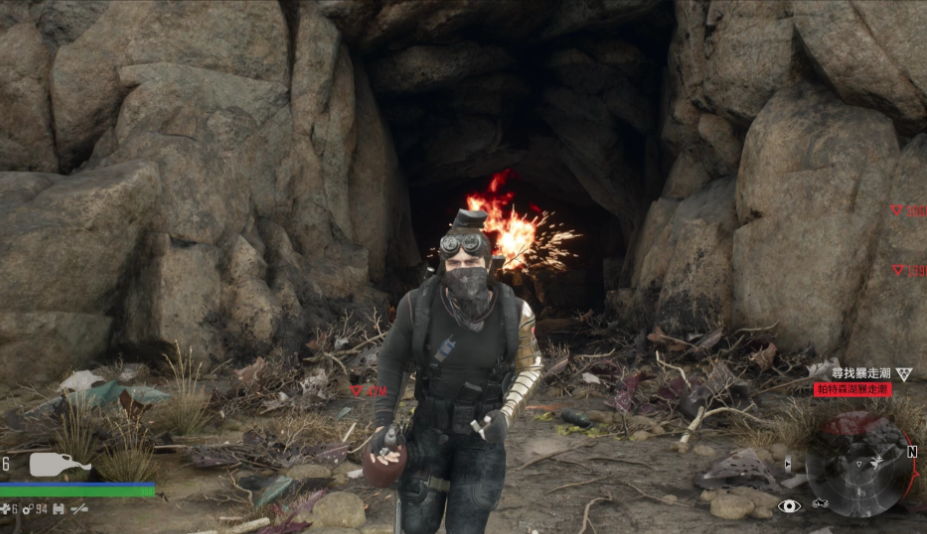Screen dimensions: 927x534
Task: Click the medkit count icon
Action: [x=6, y=509]
